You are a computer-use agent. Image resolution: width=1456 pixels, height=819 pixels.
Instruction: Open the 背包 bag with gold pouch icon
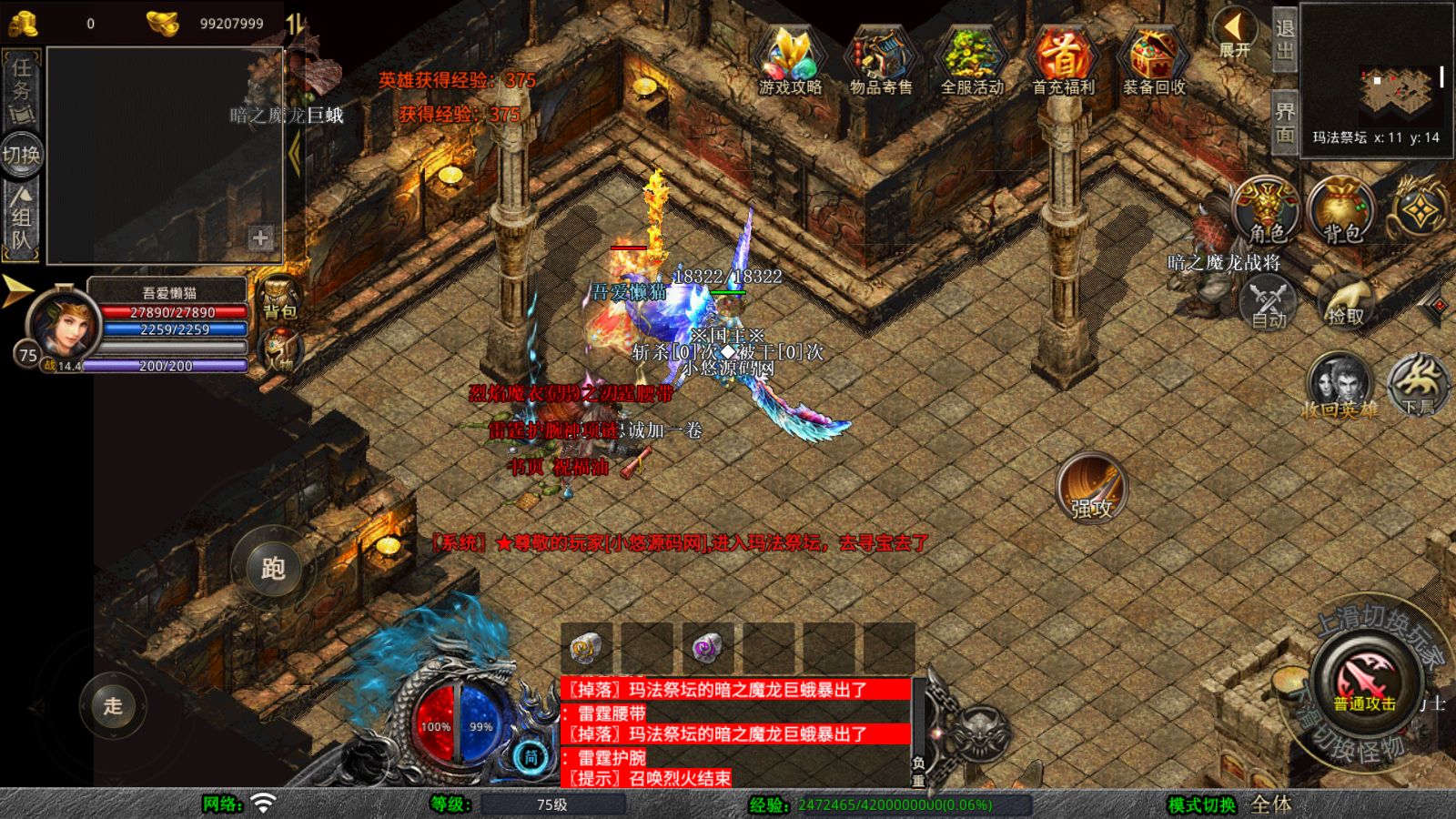point(1341,211)
